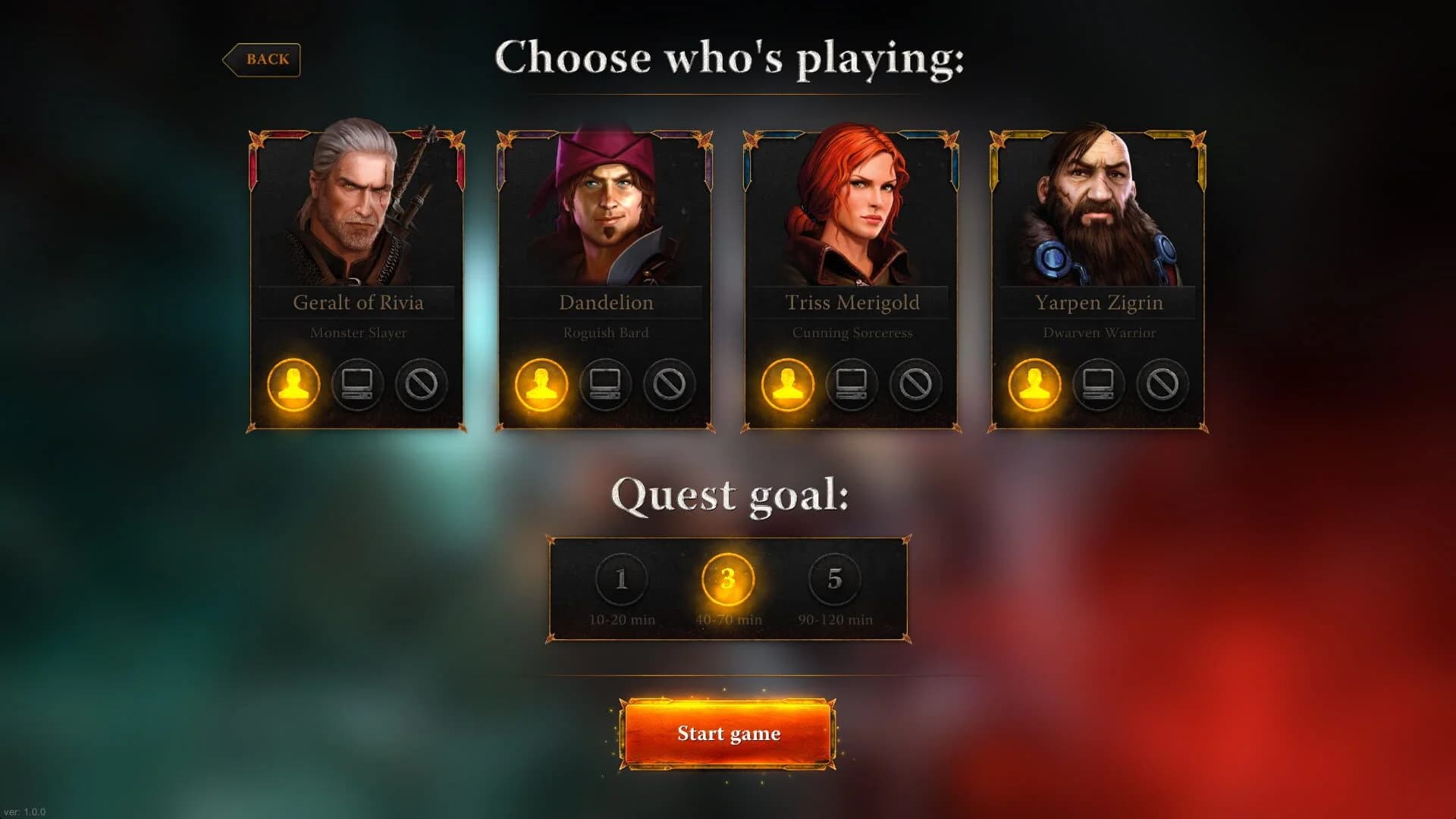Click the Dandelion name label
Viewport: 1456px width, 819px height.
(x=604, y=303)
